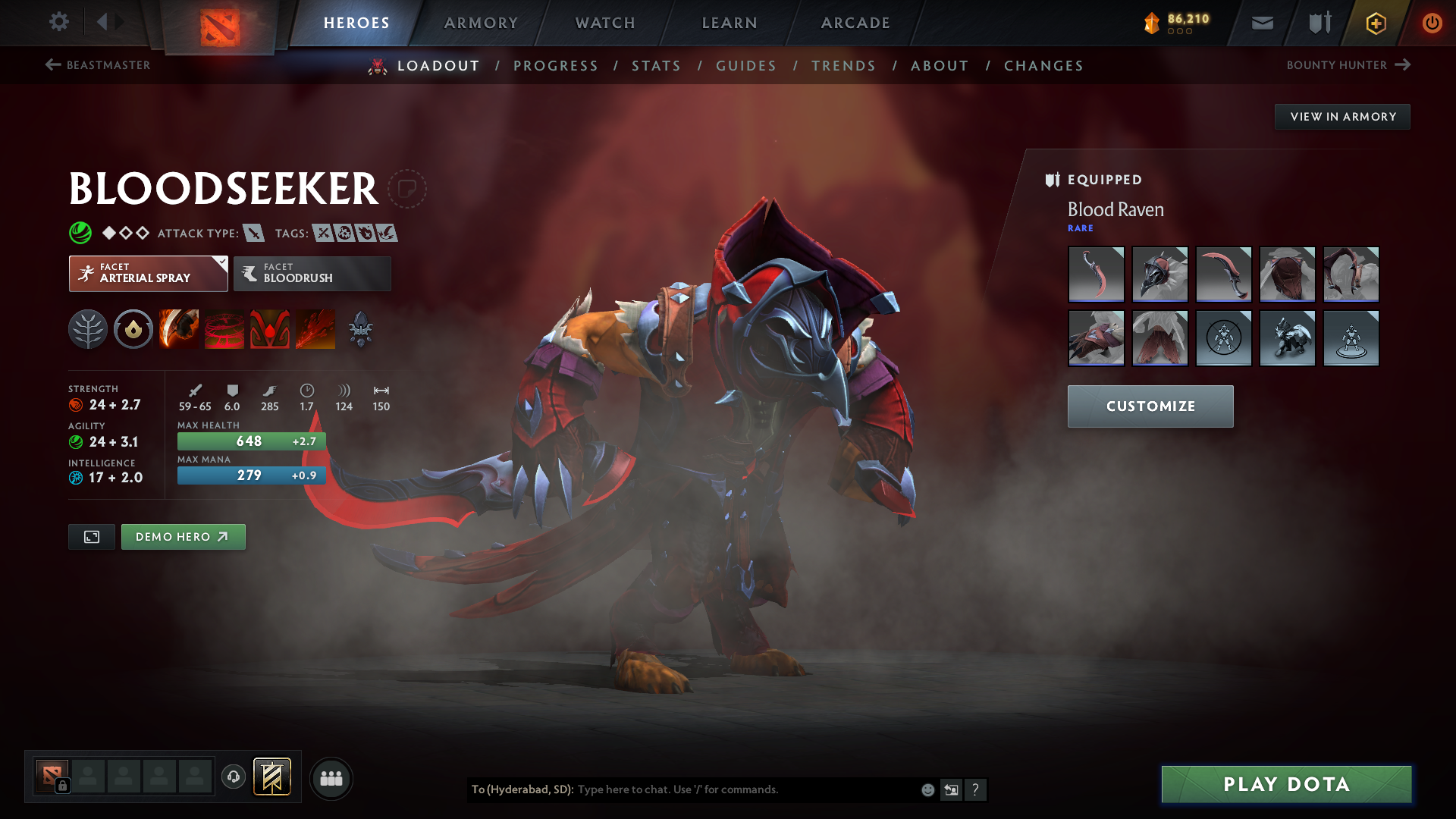Select the Bloodrage ability icon

click(x=178, y=328)
